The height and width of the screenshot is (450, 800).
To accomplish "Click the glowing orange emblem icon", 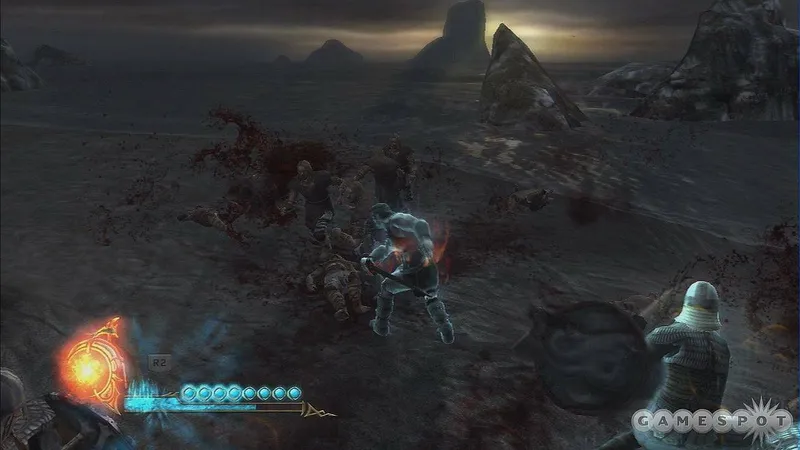I will [92, 364].
